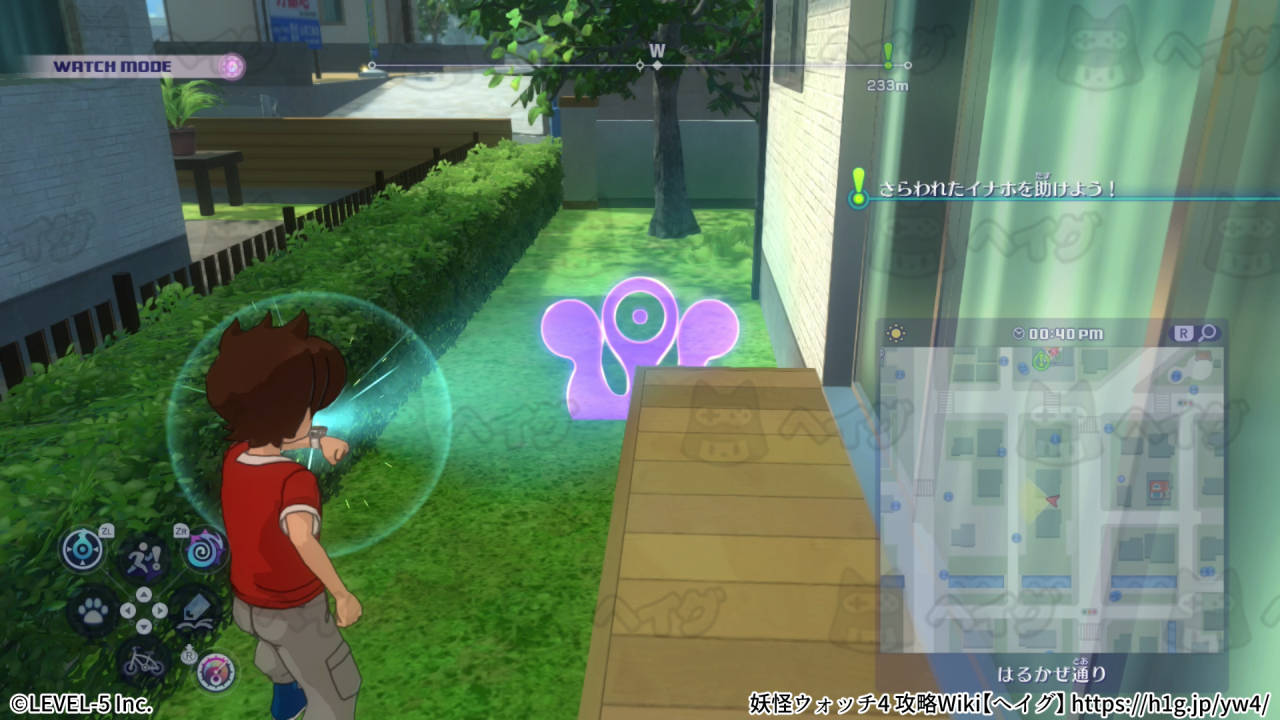Click the sun weather icon above the minimap

pyautogui.click(x=895, y=331)
